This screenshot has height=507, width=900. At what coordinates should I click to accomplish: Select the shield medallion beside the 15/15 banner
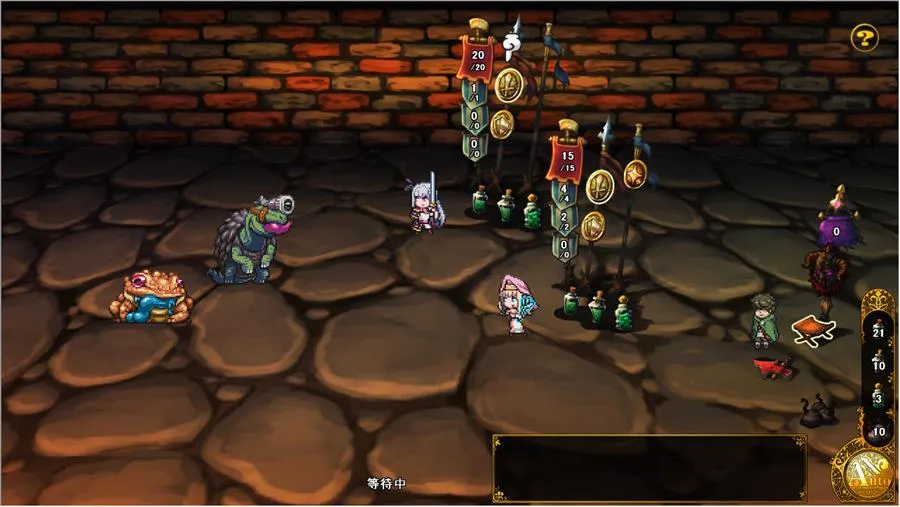(x=593, y=225)
